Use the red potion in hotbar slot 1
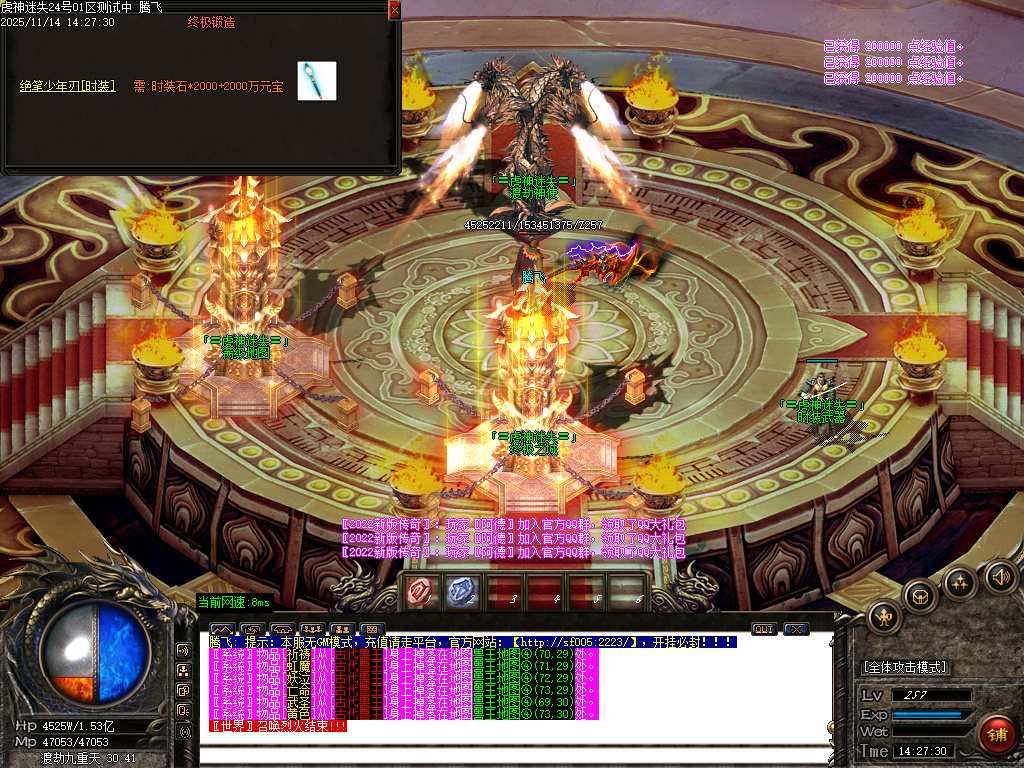Screen dimensions: 1024x768 419,593
